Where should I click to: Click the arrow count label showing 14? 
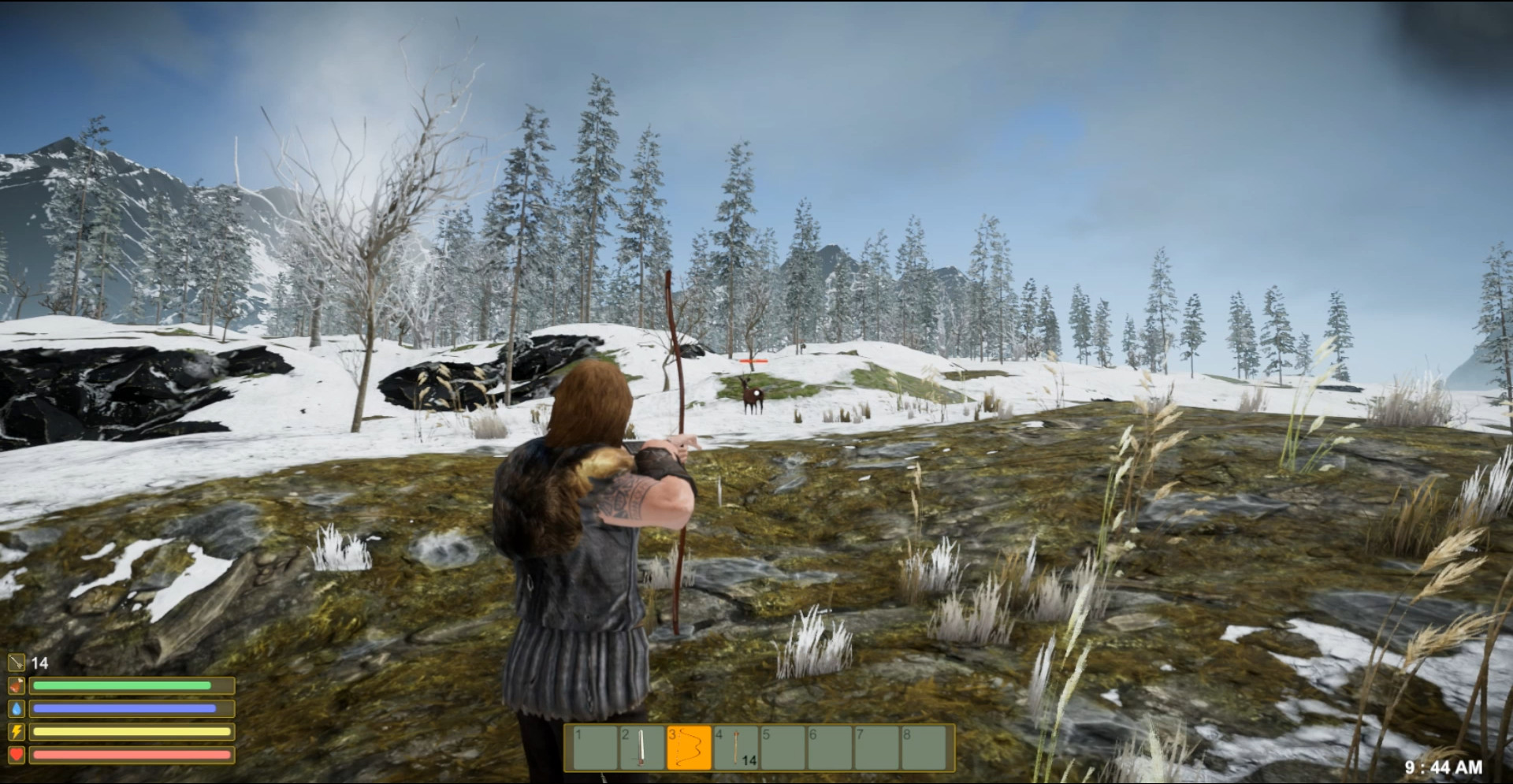39,663
